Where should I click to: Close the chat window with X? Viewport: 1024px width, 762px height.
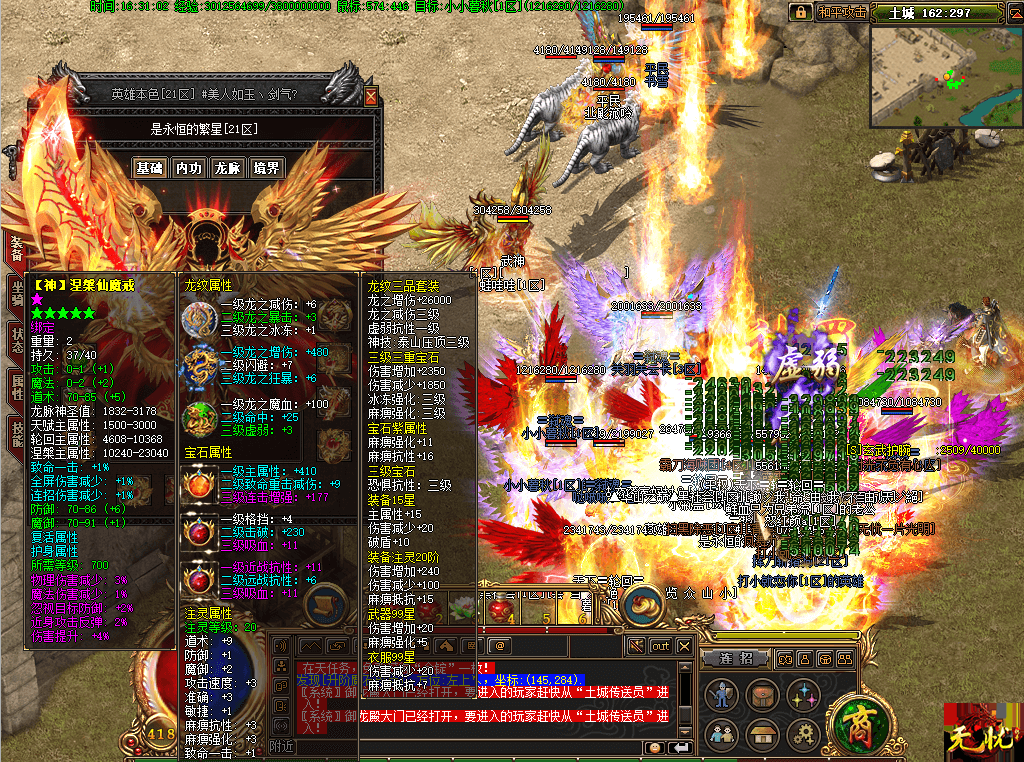point(684,646)
